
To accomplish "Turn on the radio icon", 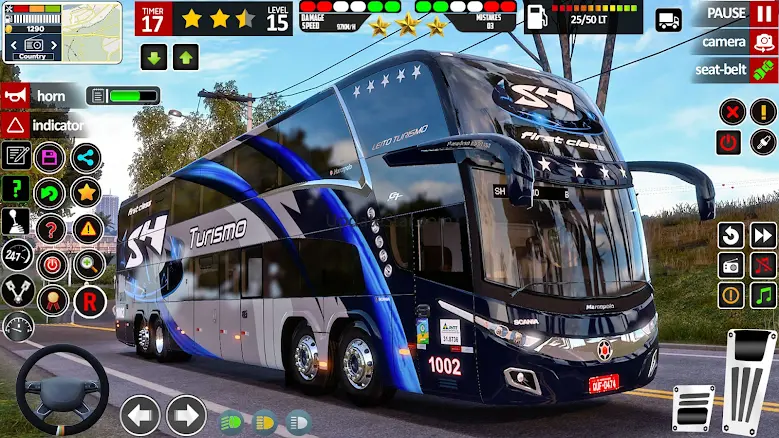I will point(731,265).
